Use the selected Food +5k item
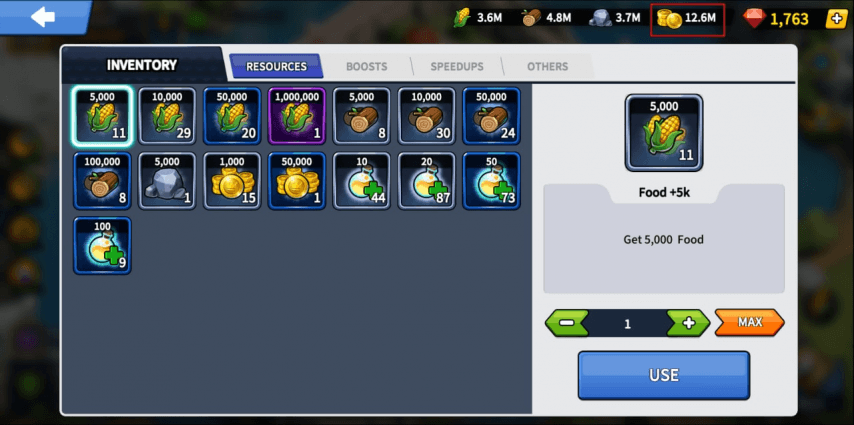 pos(663,375)
